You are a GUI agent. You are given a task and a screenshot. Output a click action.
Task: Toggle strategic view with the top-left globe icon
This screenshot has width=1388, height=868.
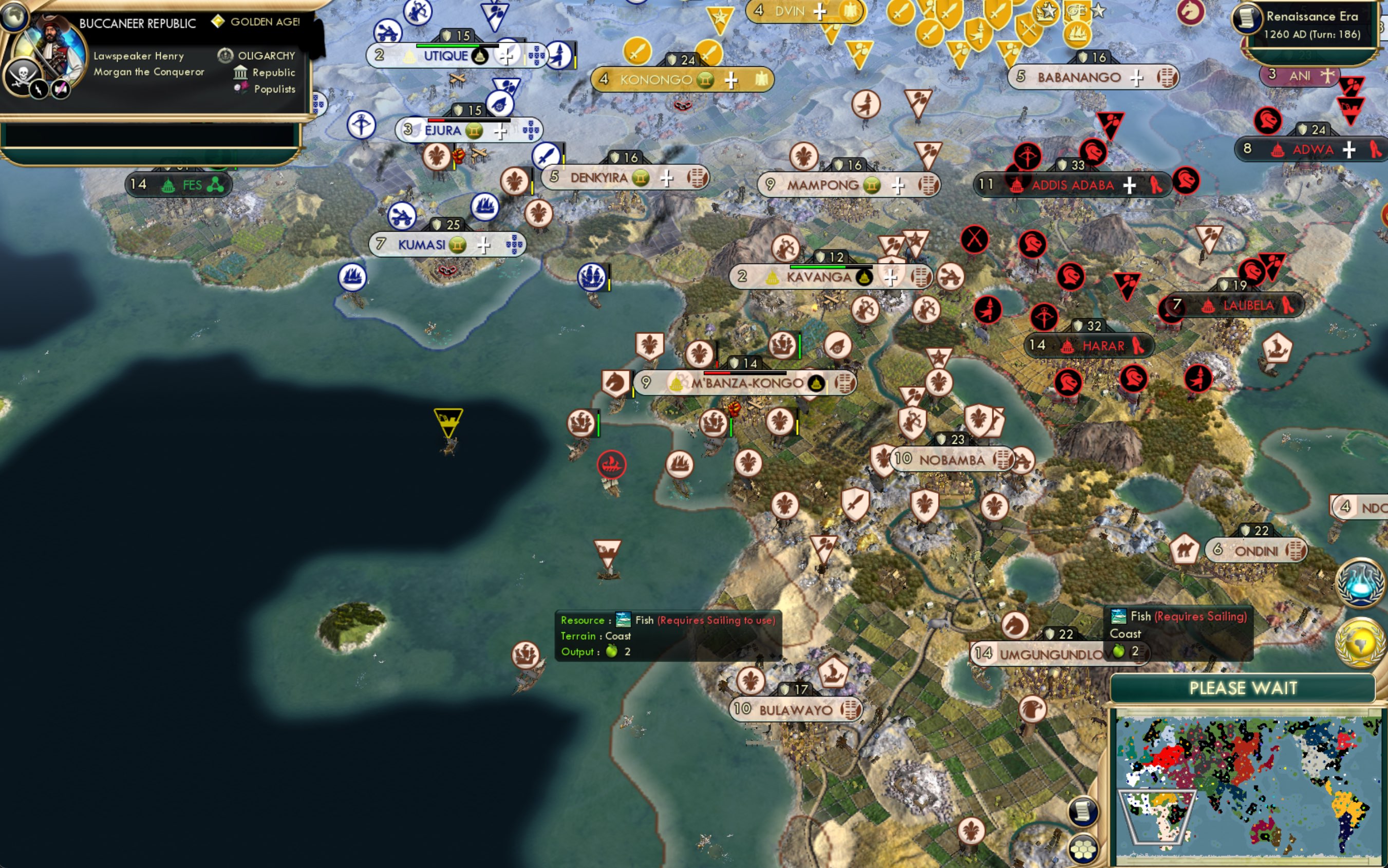(14, 17)
